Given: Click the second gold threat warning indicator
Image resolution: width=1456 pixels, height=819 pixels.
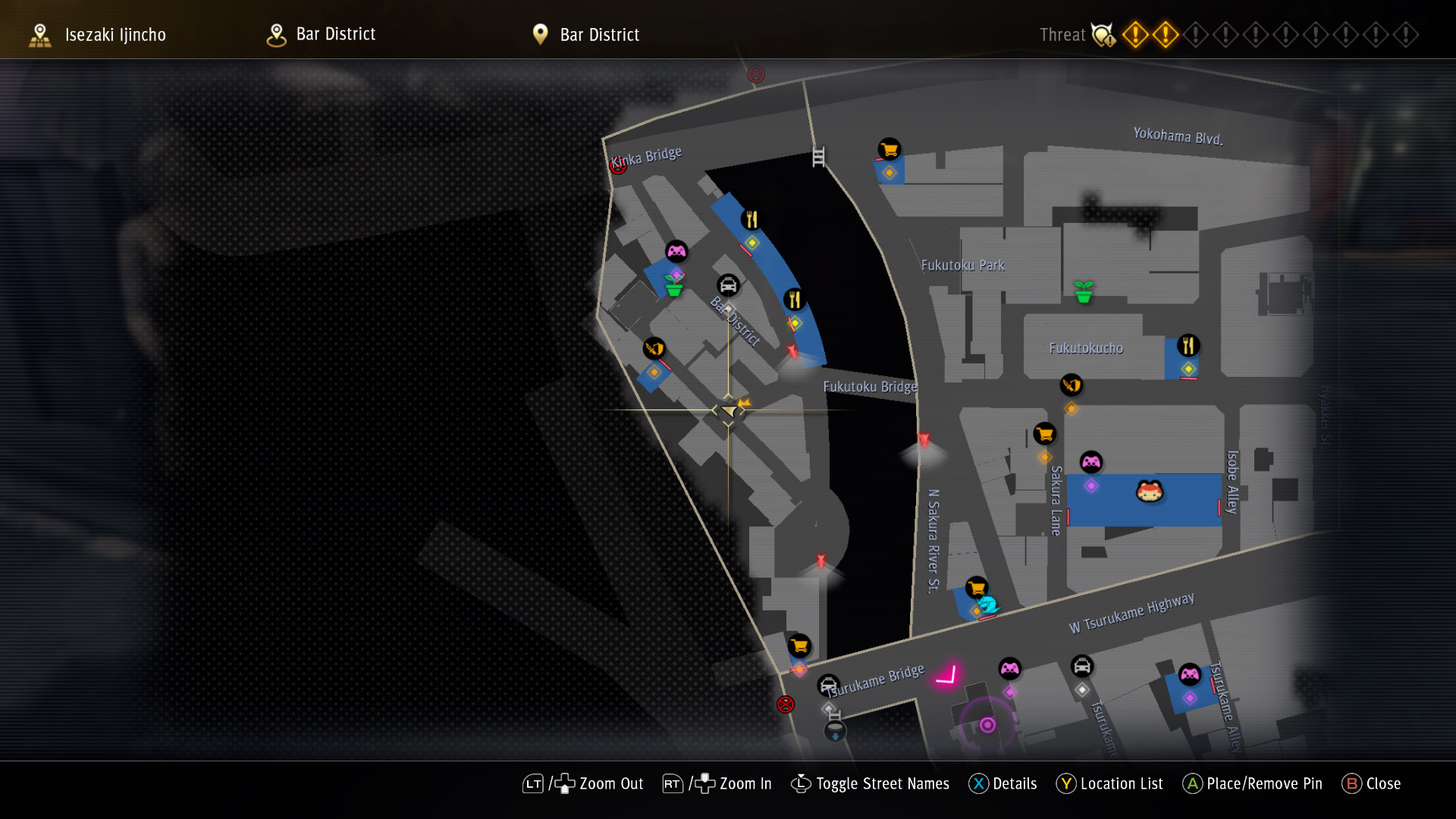Looking at the screenshot, I should 1165,35.
